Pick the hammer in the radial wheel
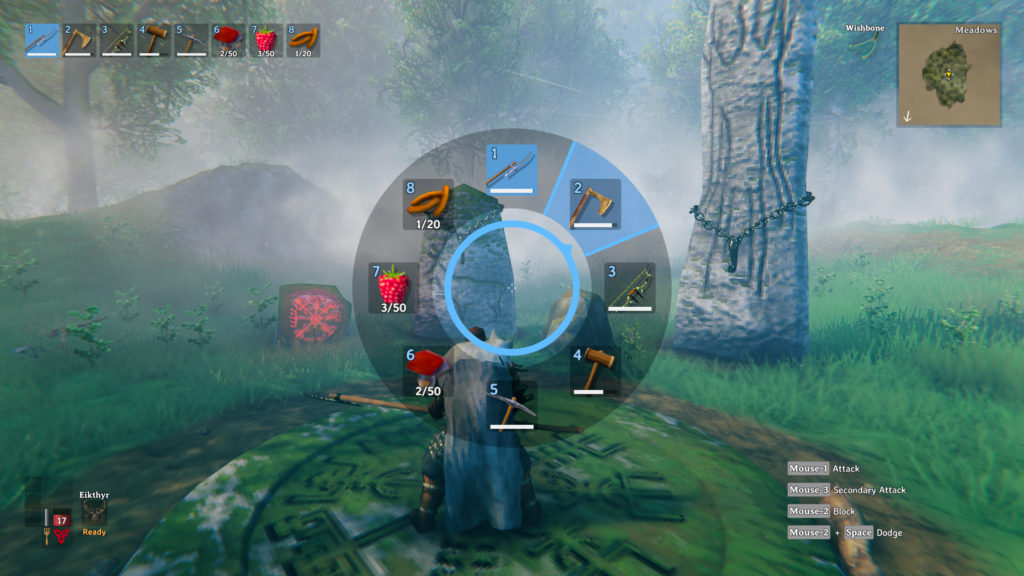 (x=594, y=369)
